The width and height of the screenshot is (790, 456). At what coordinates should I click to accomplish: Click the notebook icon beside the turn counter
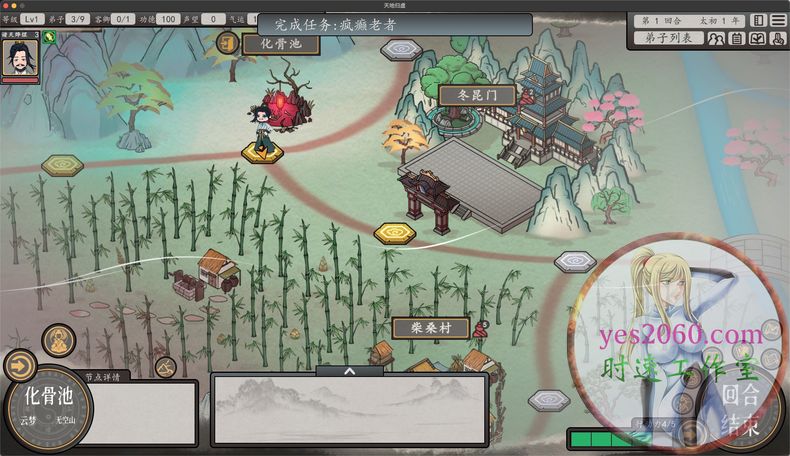758,20
